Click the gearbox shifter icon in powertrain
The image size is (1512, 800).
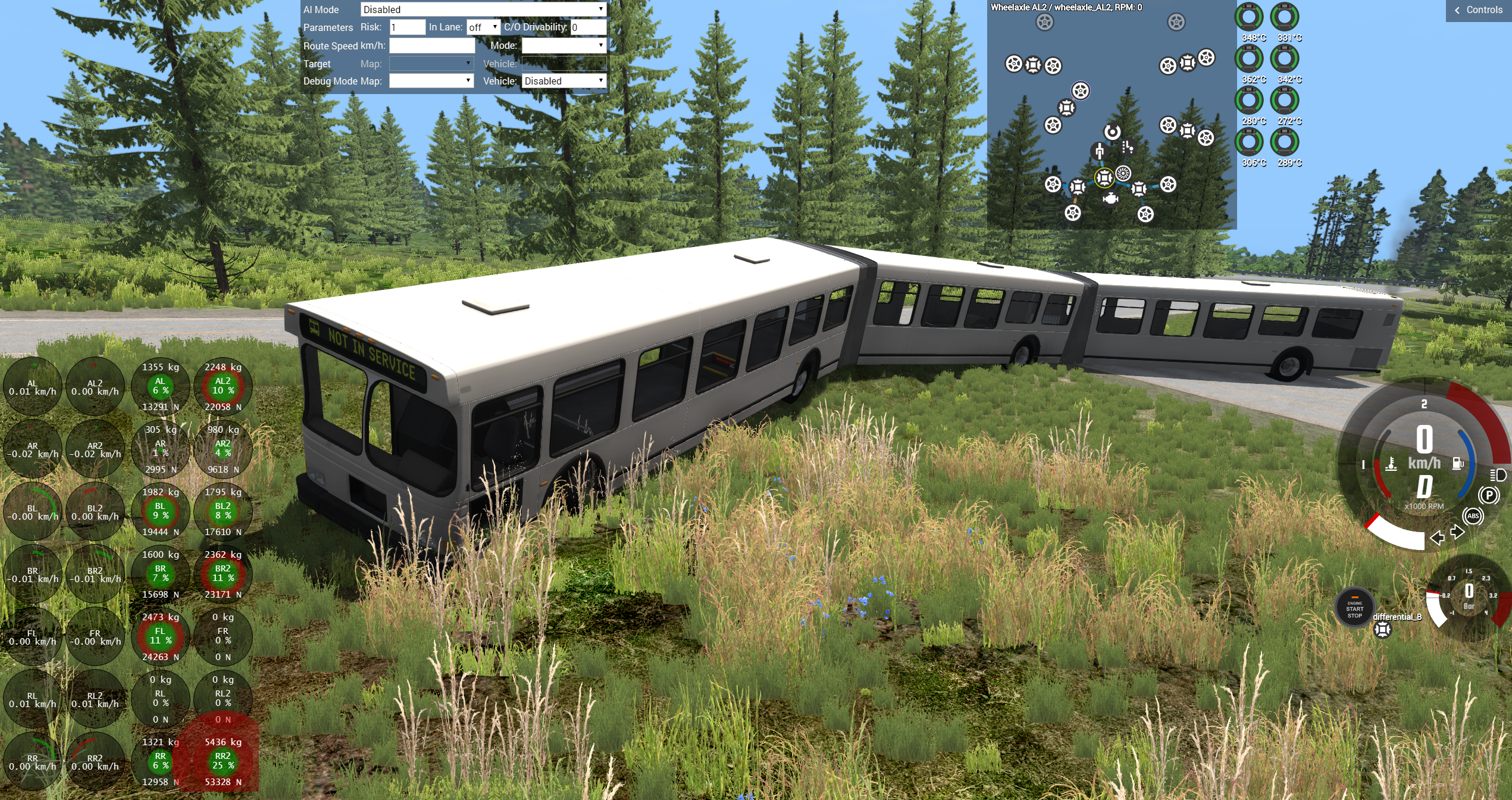[1127, 147]
